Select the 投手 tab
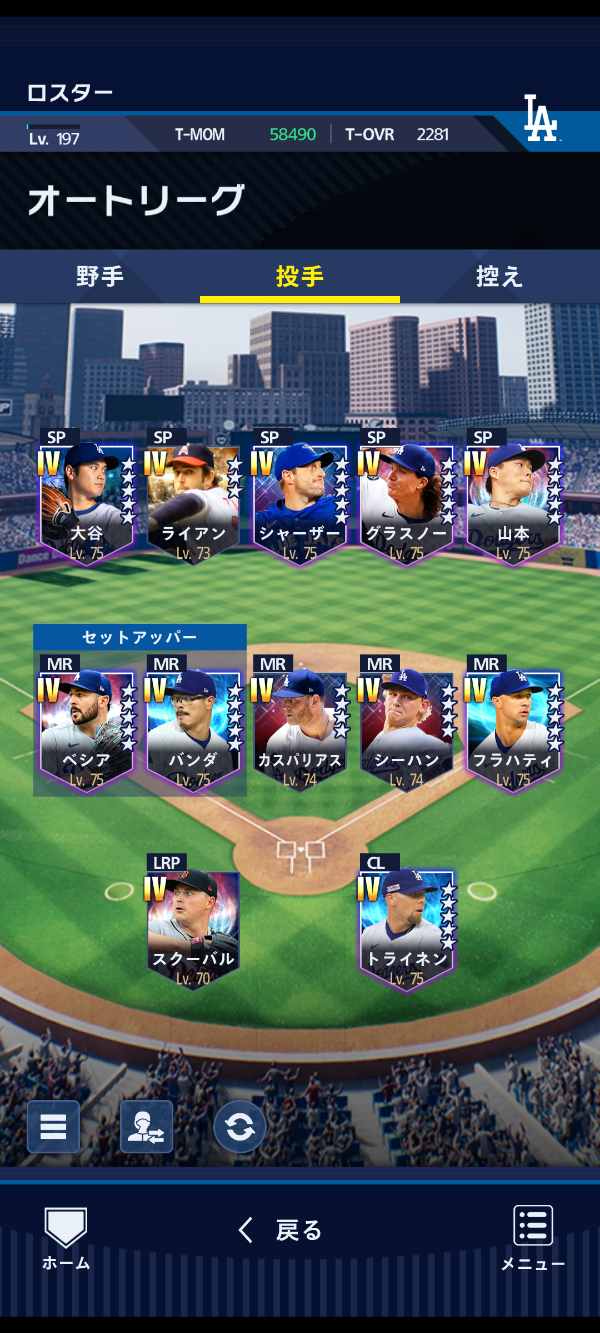600x1333 pixels. click(300, 277)
